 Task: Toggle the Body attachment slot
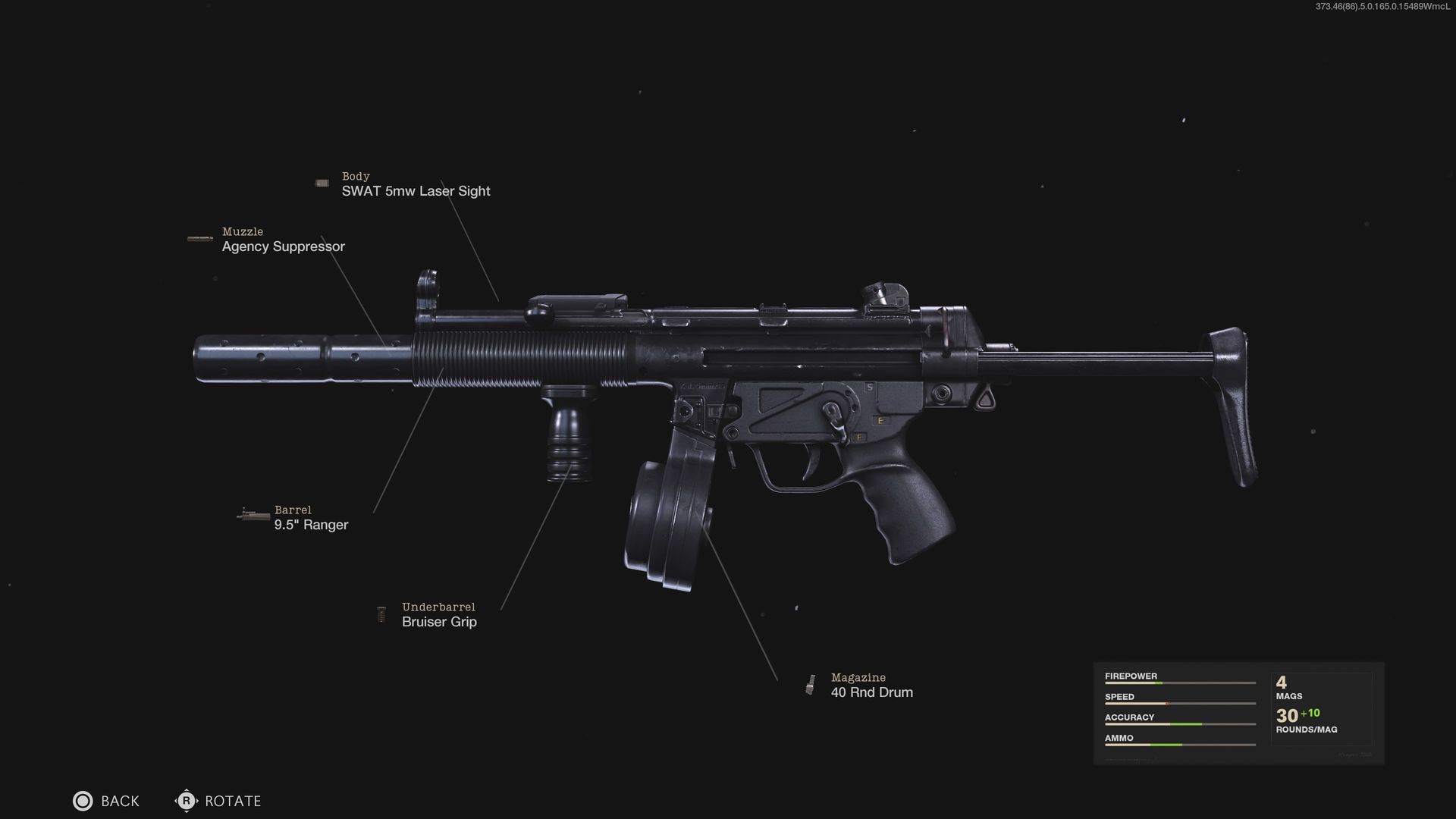tap(416, 184)
